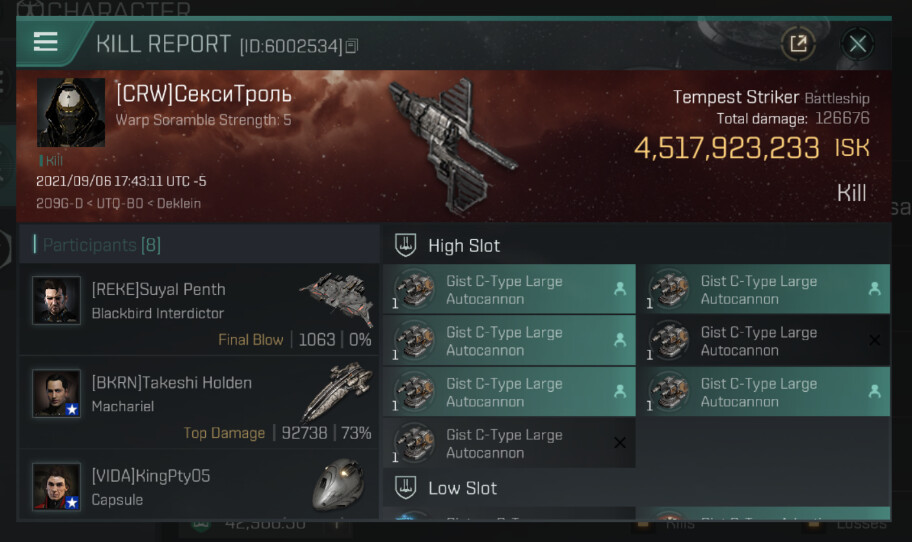Choose the KingPty05 Capsule participant

[200, 486]
